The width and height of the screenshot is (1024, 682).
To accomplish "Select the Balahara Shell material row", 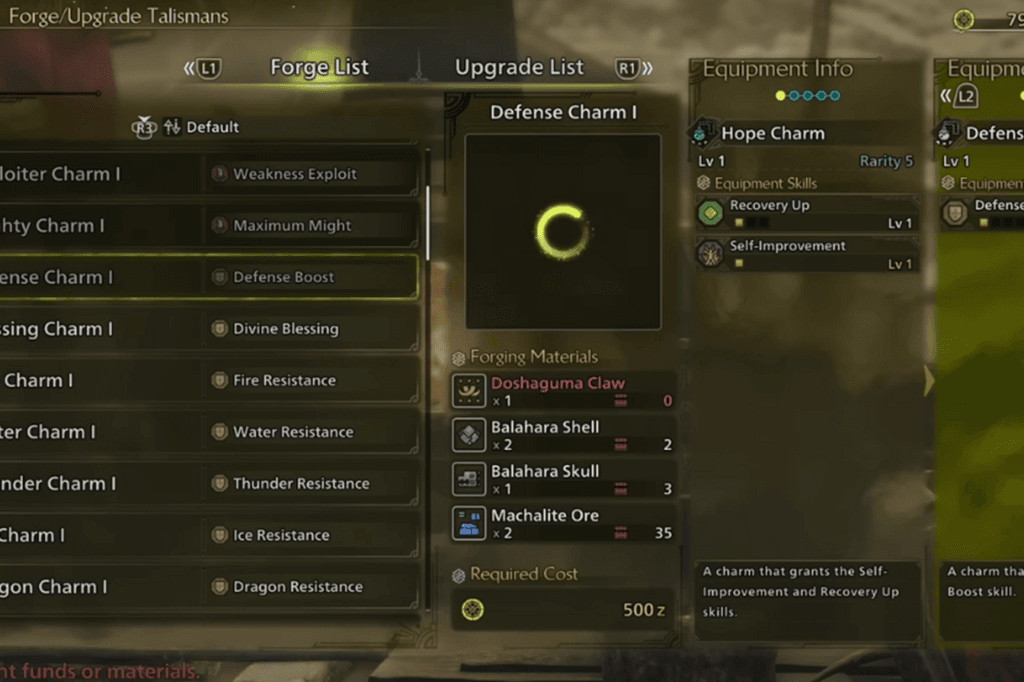I will coord(563,435).
